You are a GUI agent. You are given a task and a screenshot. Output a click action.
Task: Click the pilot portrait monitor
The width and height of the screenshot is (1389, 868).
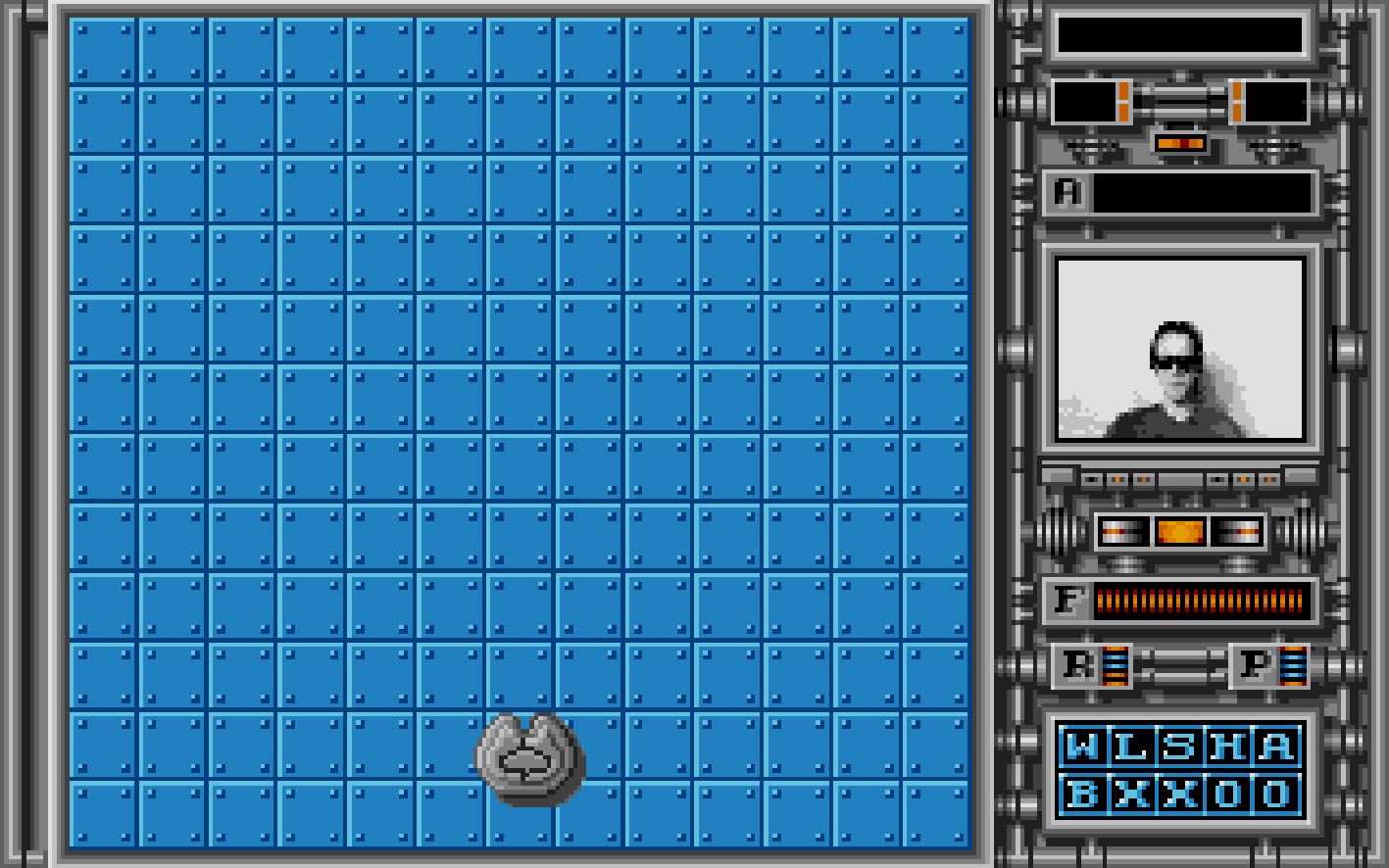(1180, 348)
